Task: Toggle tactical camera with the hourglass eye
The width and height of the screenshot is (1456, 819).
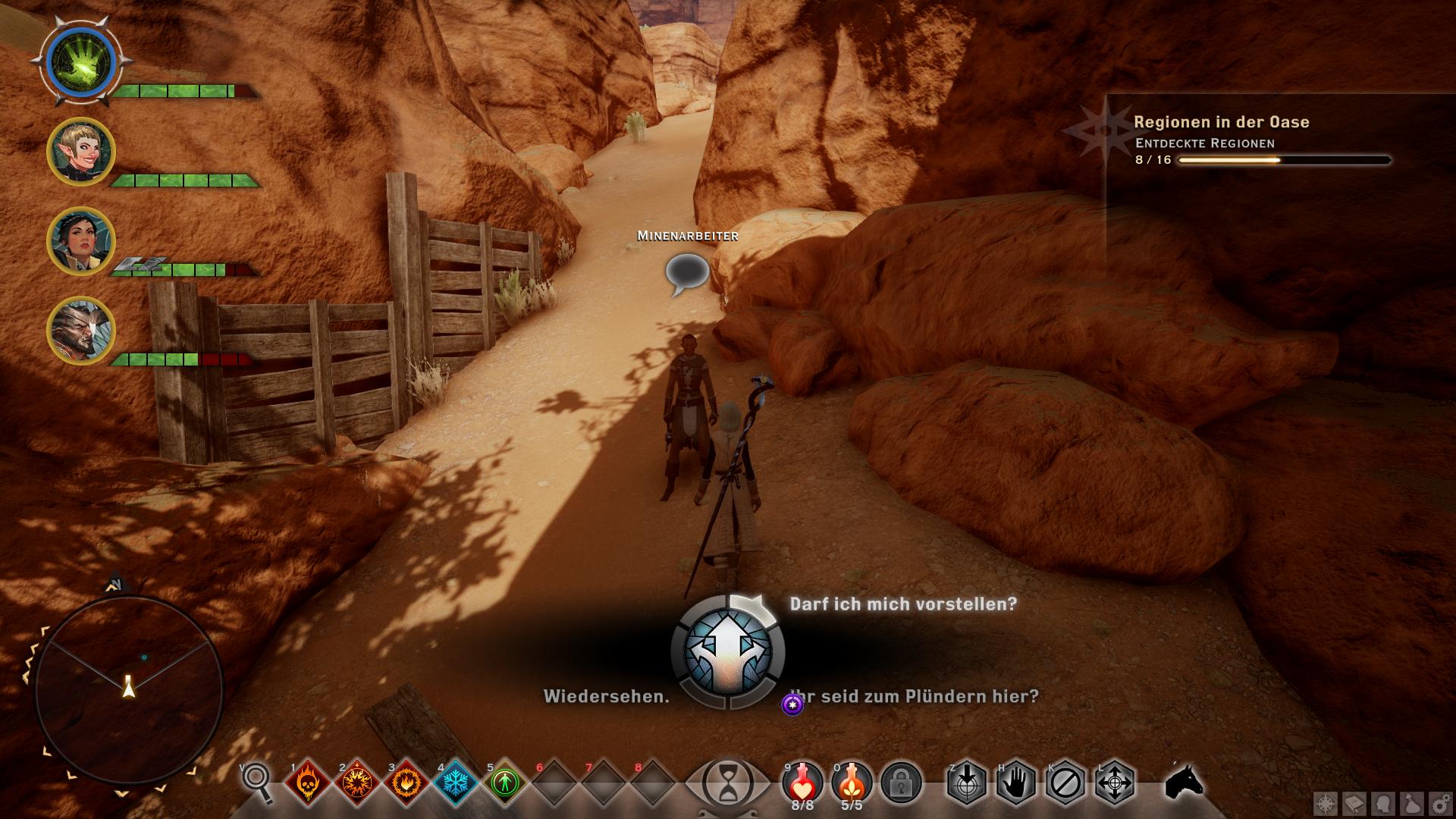Action: pos(727,783)
